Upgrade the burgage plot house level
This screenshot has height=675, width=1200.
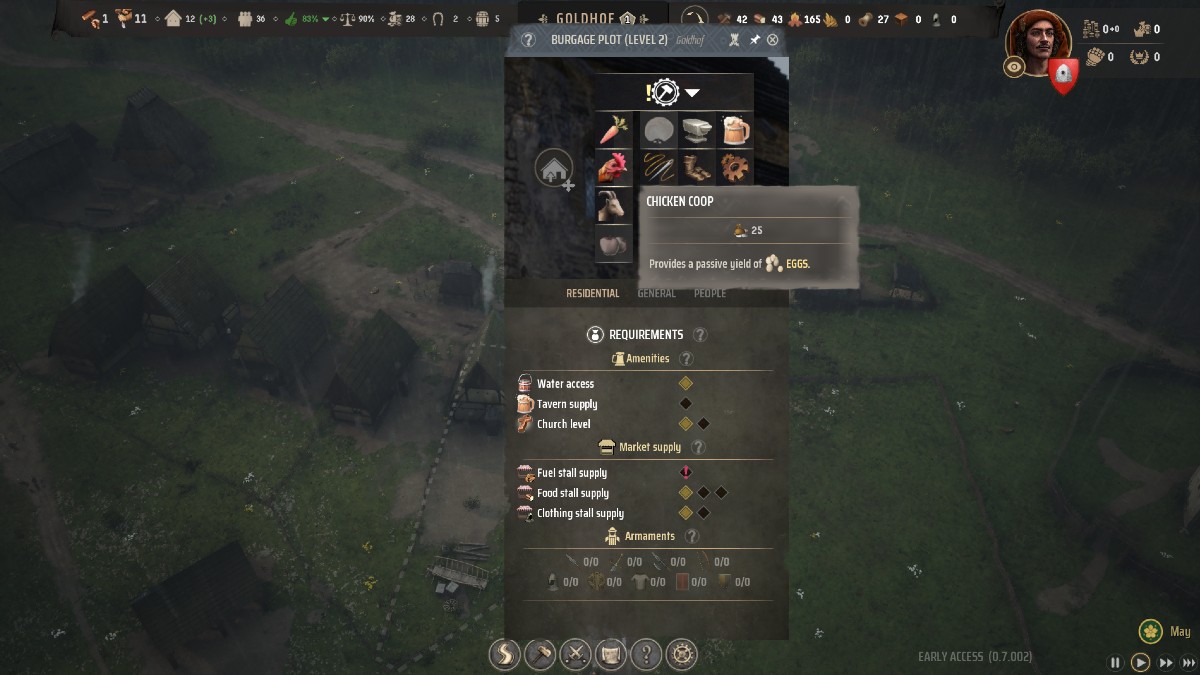point(553,169)
